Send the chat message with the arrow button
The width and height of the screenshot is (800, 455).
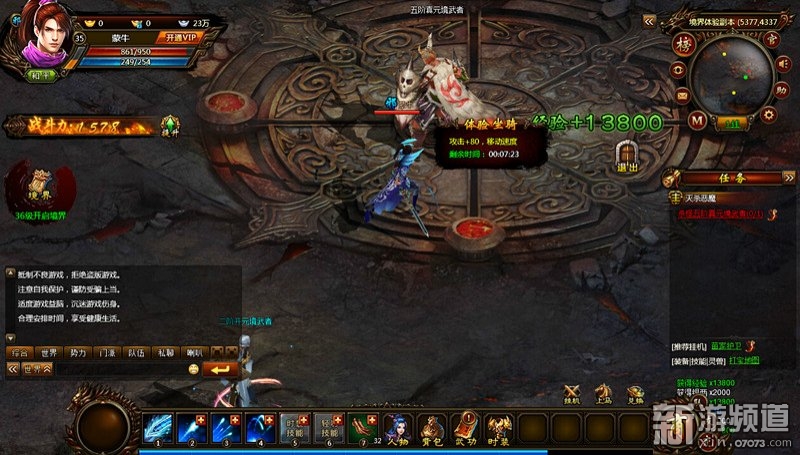pos(220,369)
